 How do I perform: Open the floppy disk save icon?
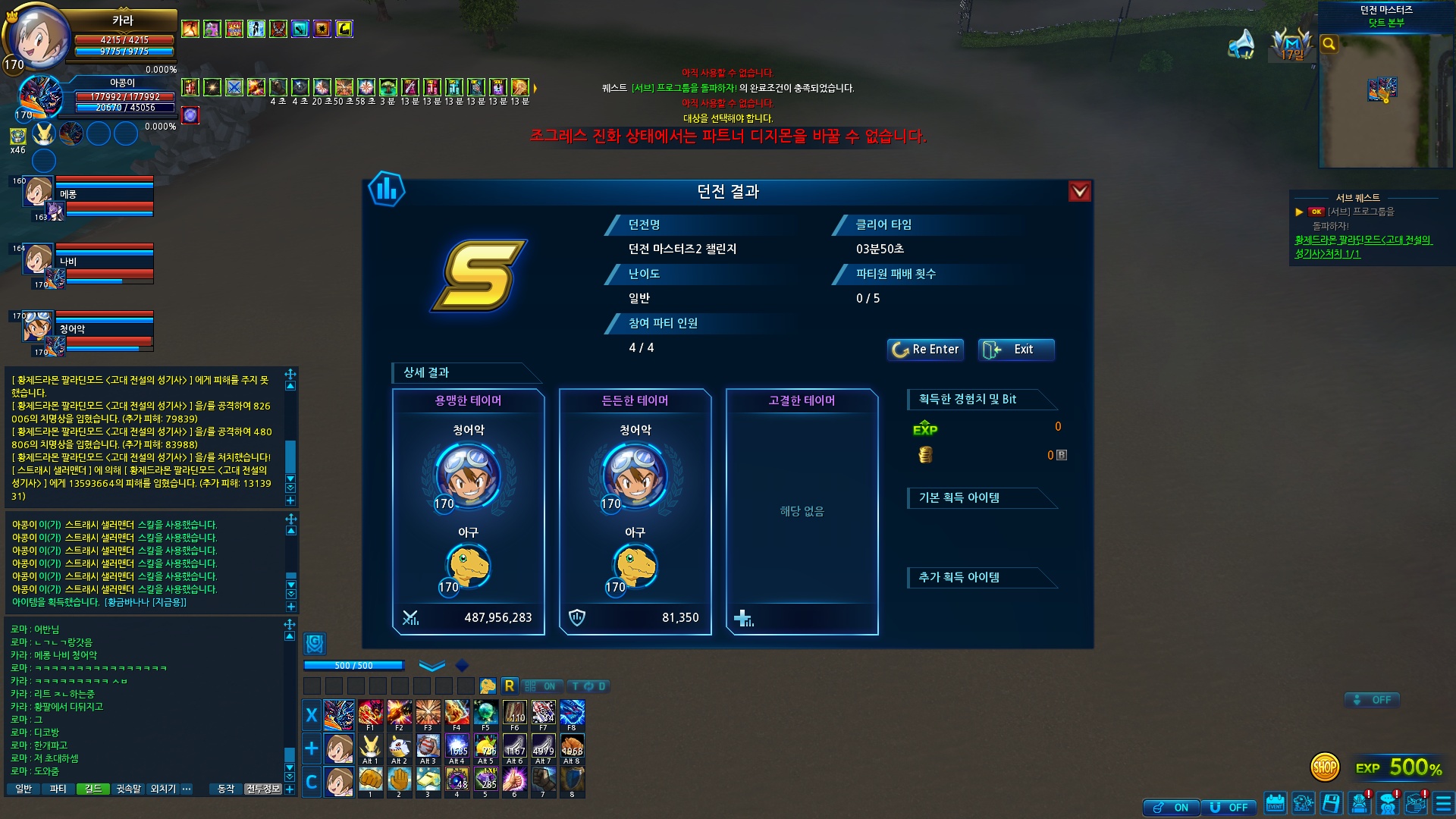(x=1331, y=803)
